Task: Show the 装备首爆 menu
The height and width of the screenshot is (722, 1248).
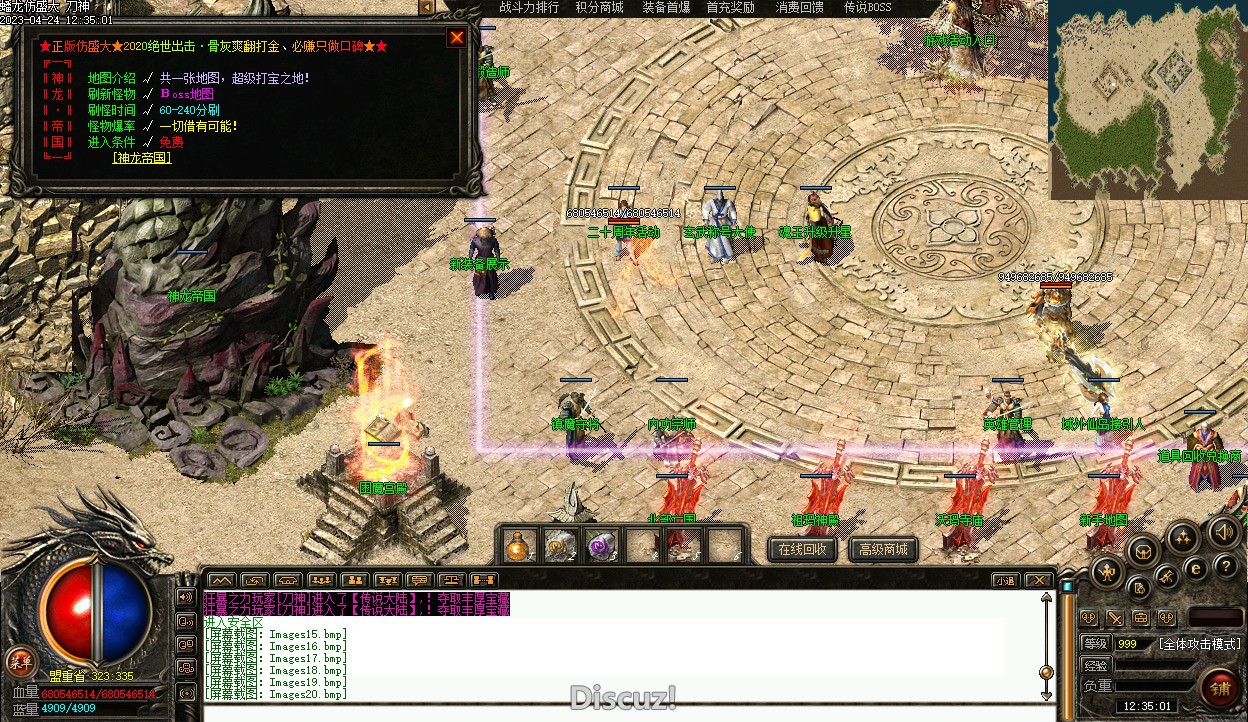Action: pos(666,7)
